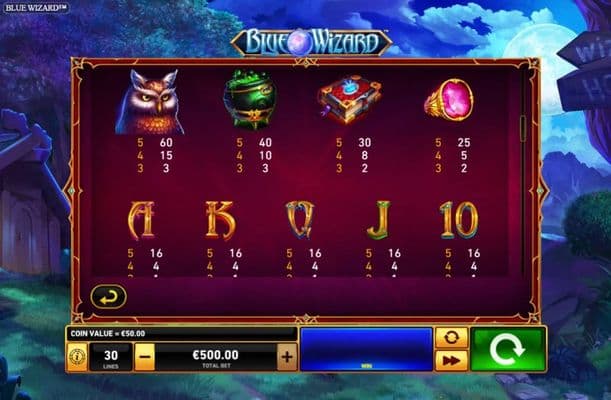Open the autoplay options

(451, 338)
